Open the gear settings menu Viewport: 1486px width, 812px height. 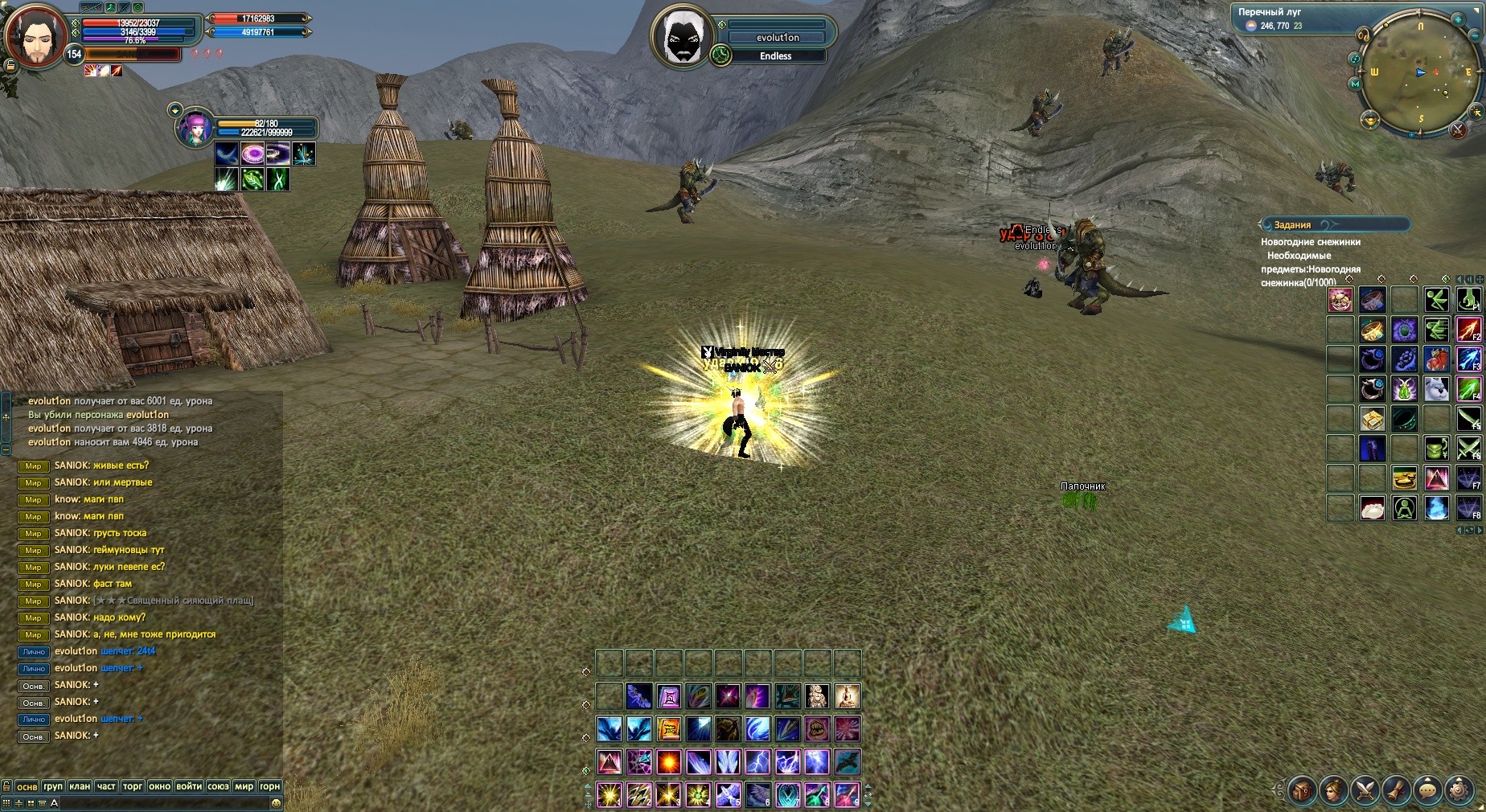[1459, 790]
